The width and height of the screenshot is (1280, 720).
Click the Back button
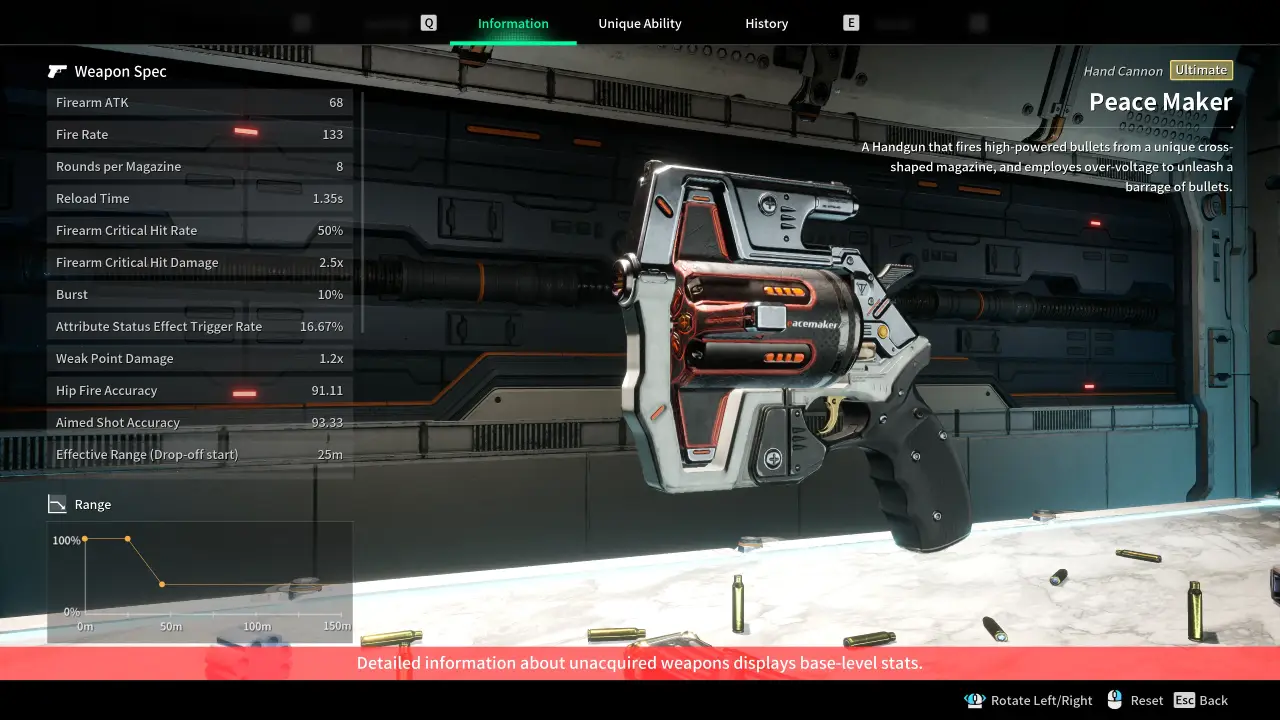tap(1213, 700)
